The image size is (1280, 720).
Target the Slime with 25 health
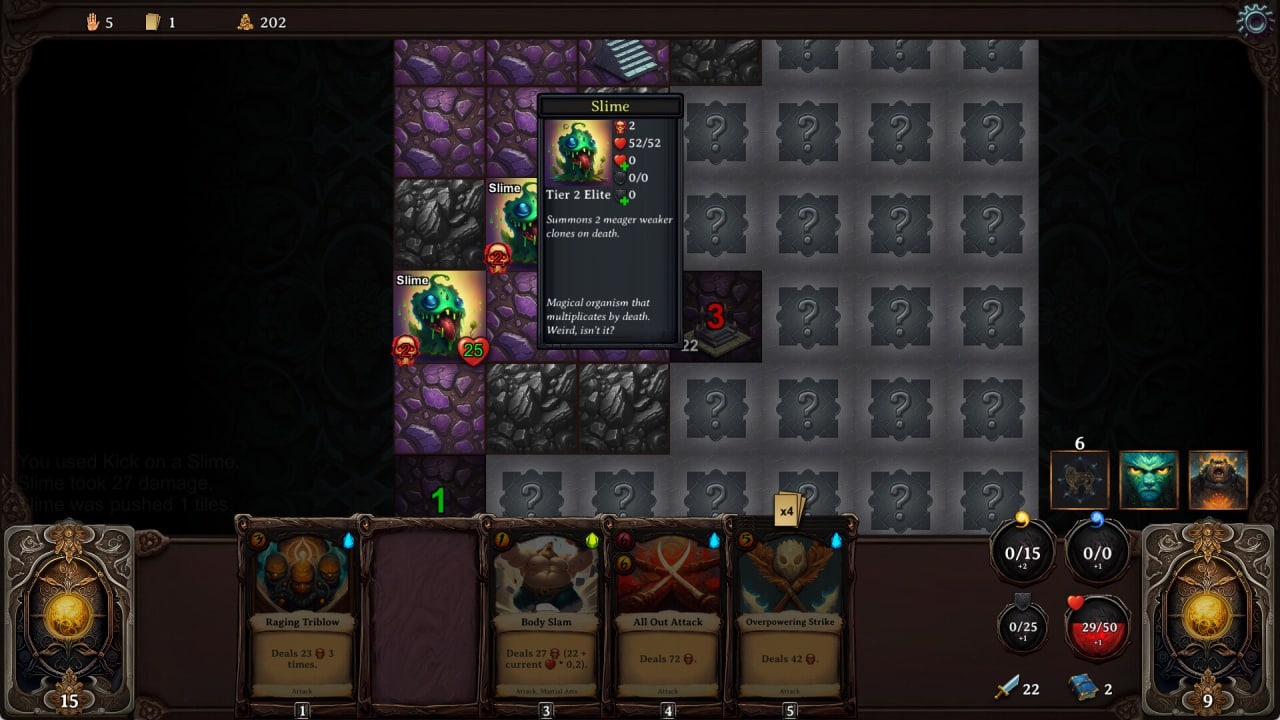click(x=439, y=316)
